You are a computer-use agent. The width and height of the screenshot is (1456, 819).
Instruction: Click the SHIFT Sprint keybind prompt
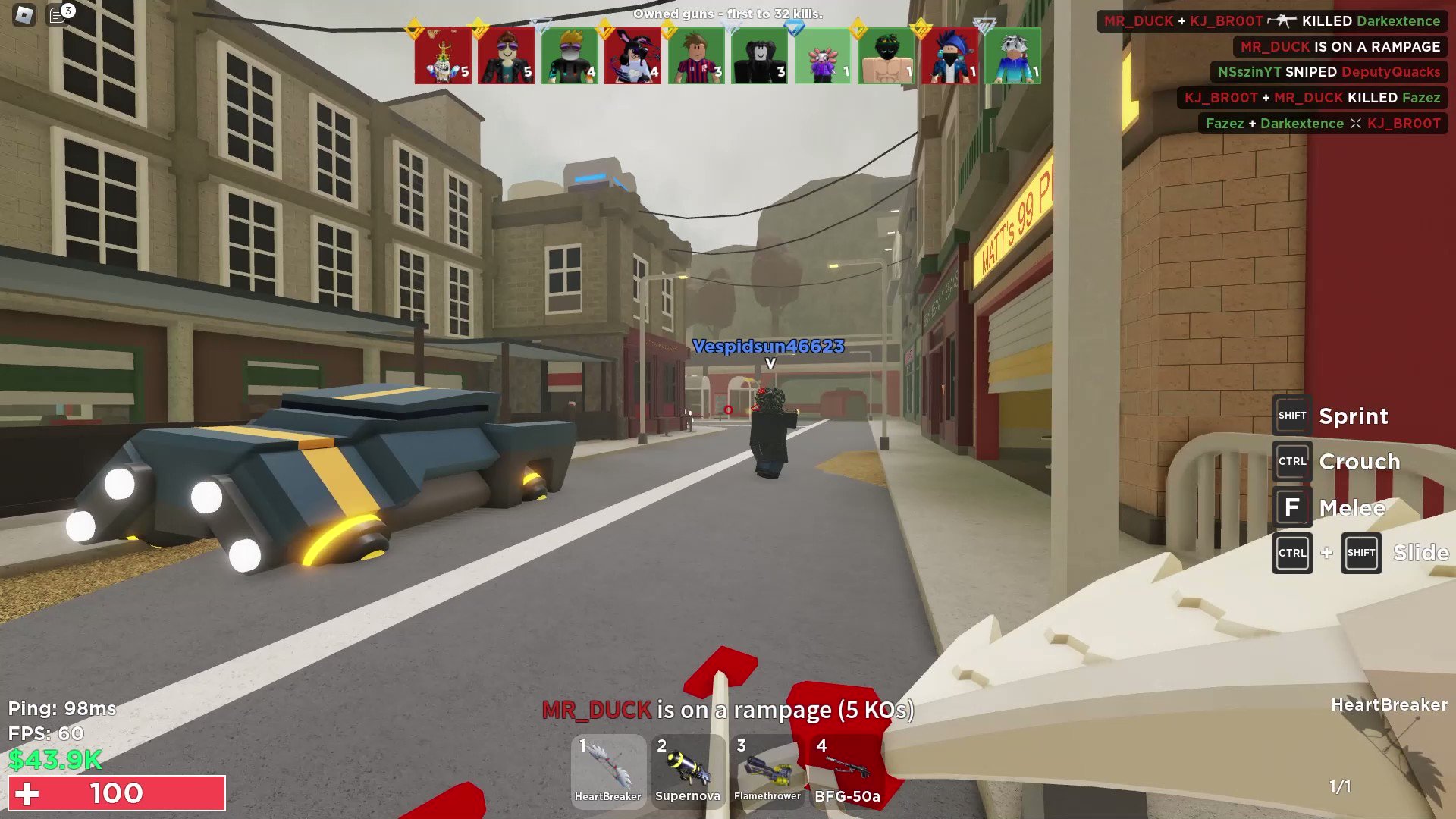pyautogui.click(x=1292, y=416)
